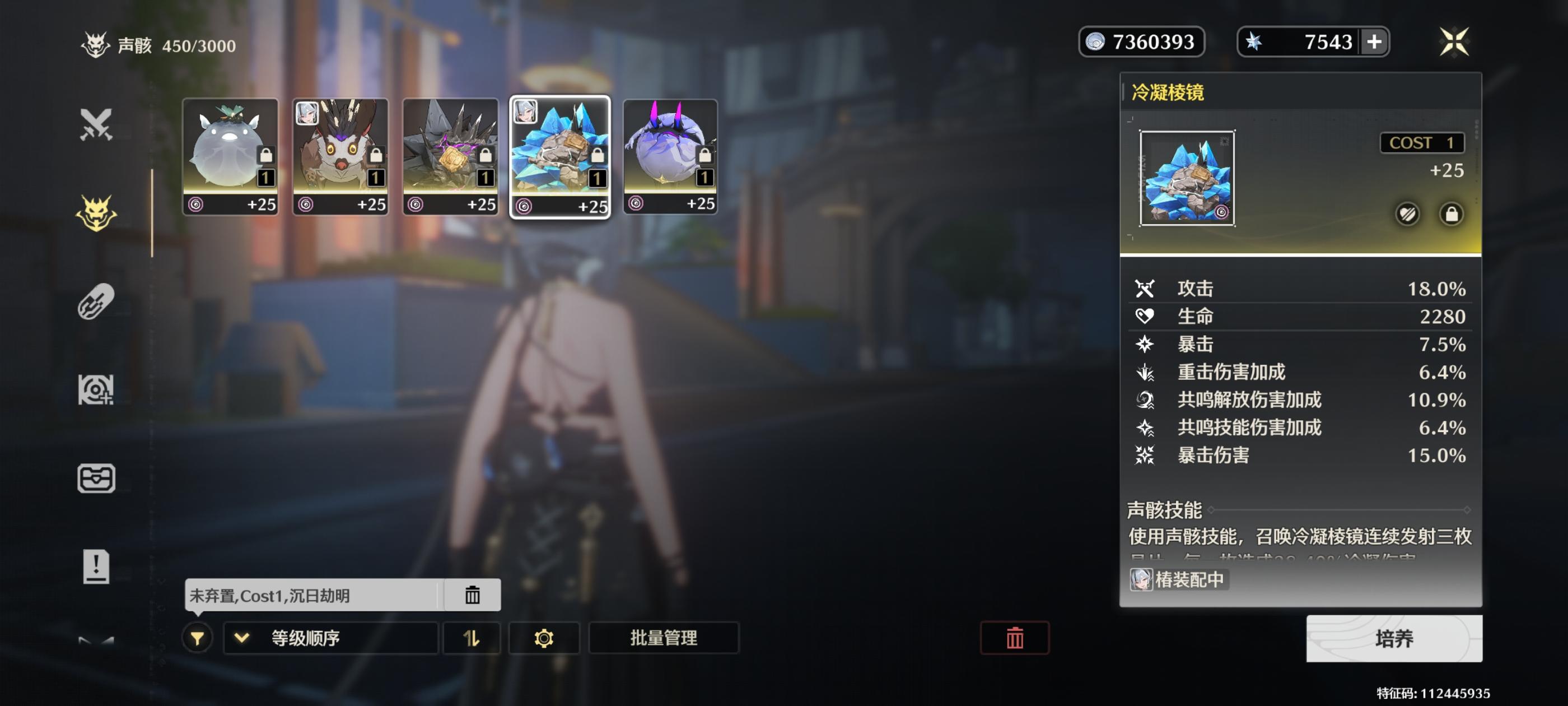Open the weapons tab in the left sidebar
This screenshot has width=1568, height=706.
coord(97,125)
